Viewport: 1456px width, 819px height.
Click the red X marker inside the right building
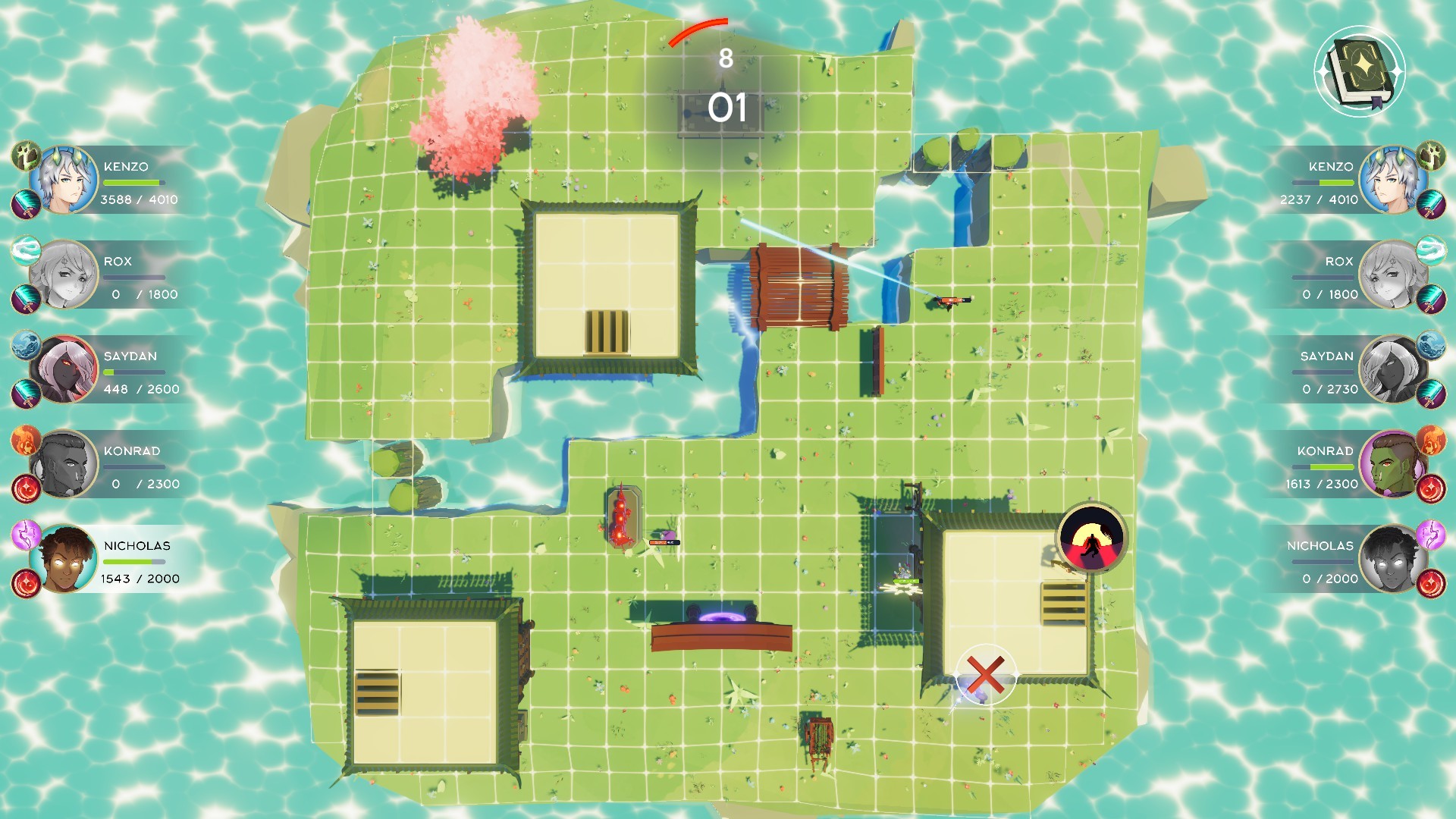point(986,675)
